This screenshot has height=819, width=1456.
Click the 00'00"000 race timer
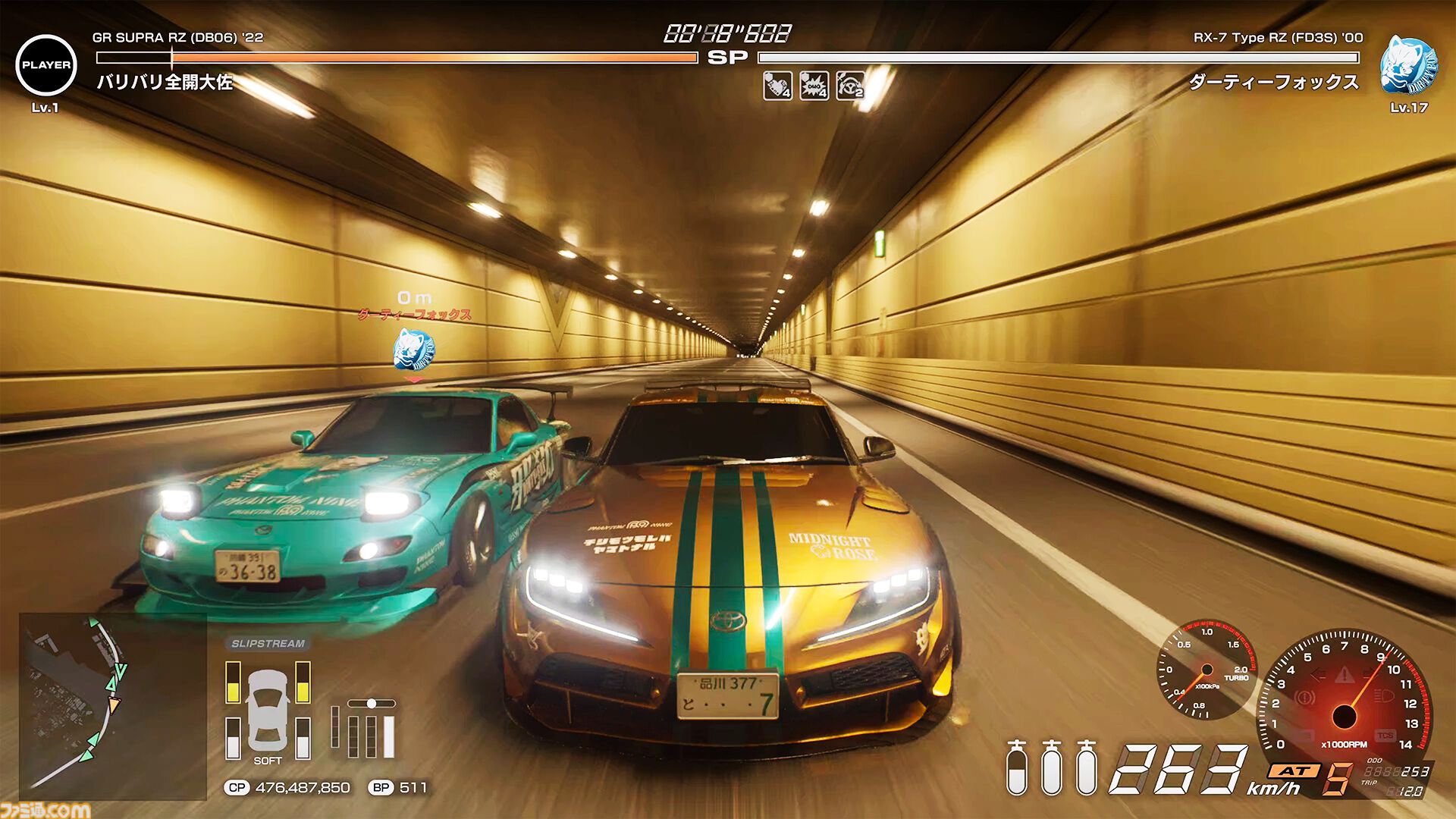(x=726, y=34)
